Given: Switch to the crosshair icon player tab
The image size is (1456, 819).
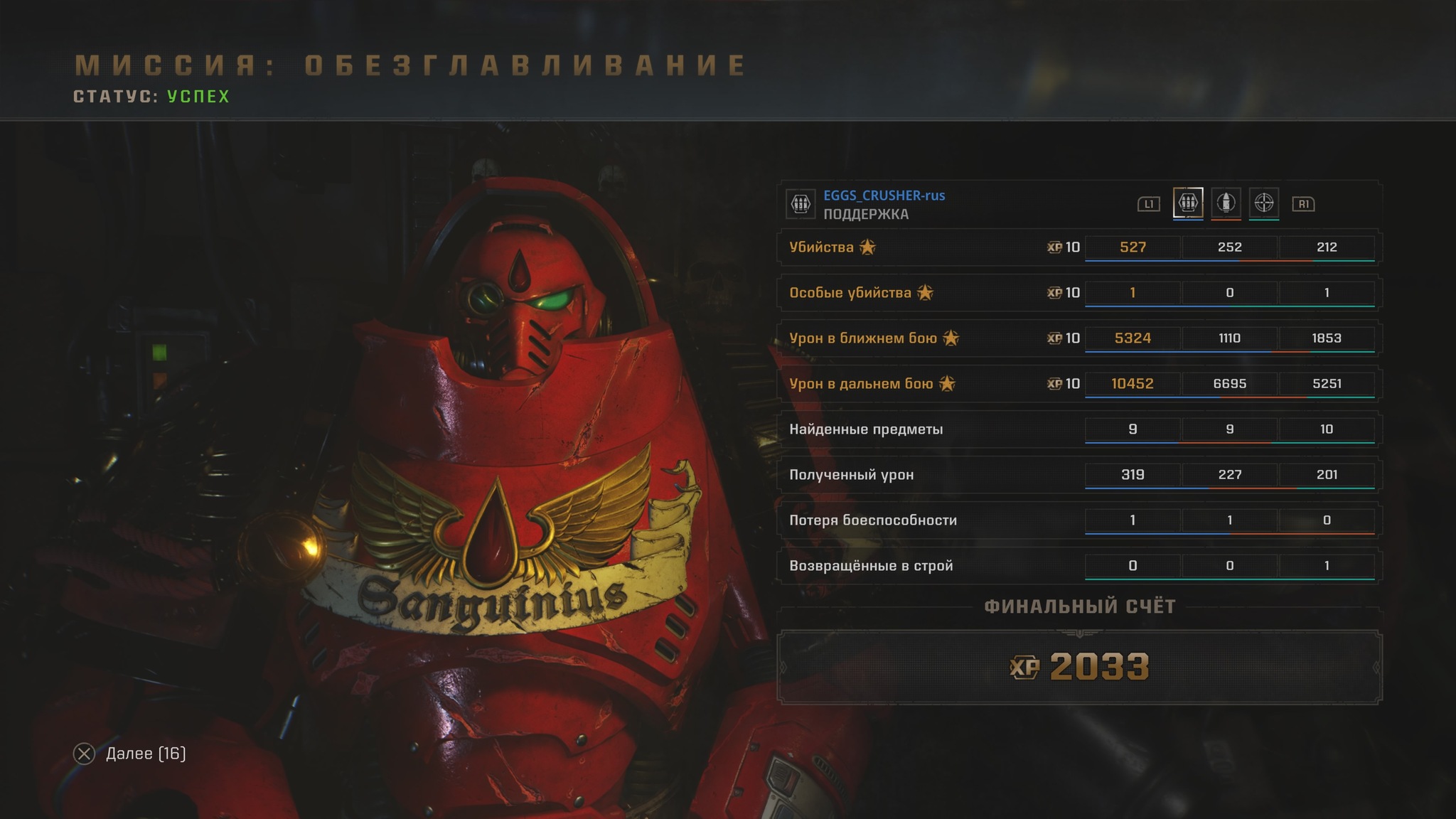Looking at the screenshot, I should (x=1263, y=203).
